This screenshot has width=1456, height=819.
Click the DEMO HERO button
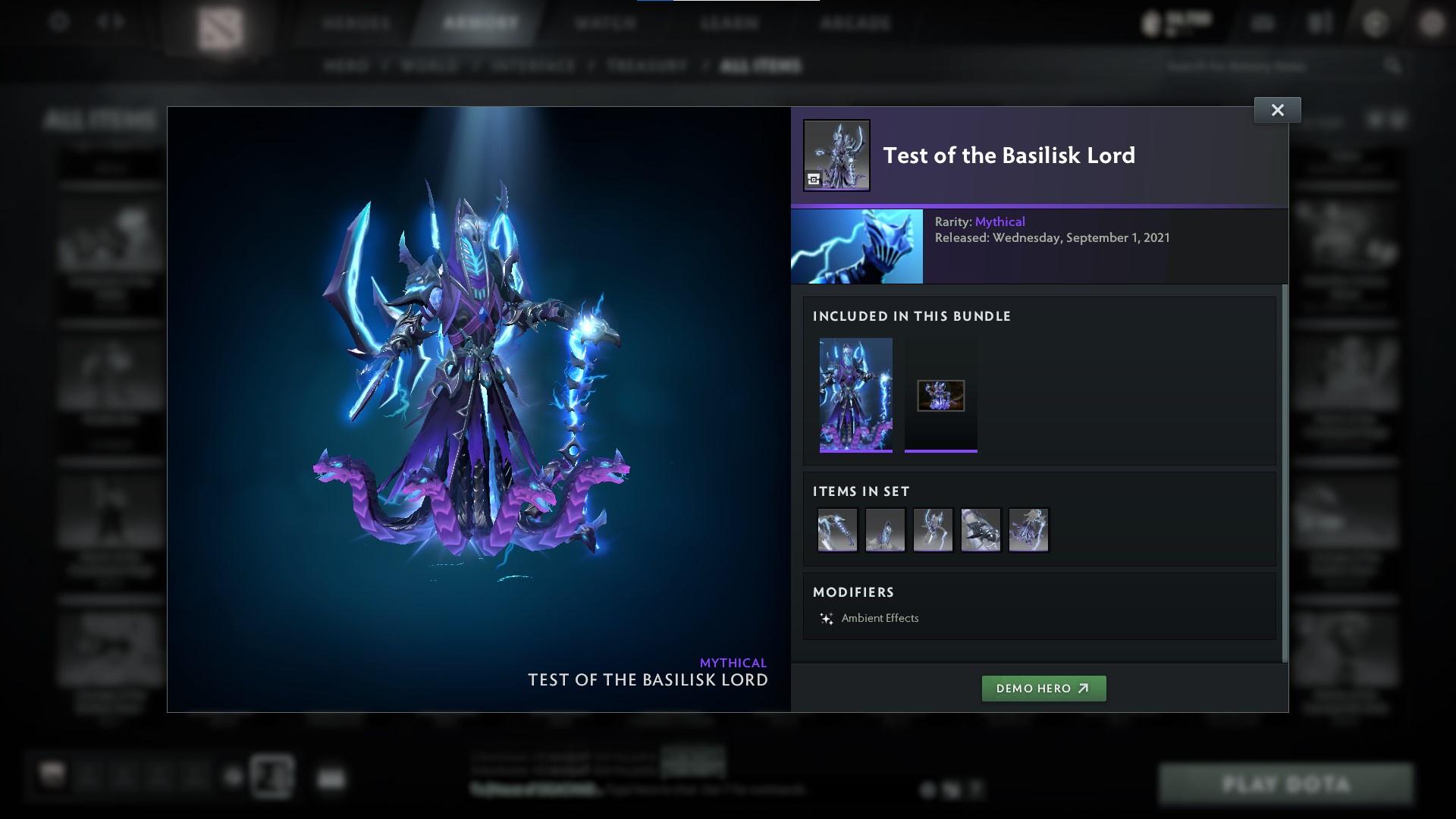pyautogui.click(x=1043, y=689)
